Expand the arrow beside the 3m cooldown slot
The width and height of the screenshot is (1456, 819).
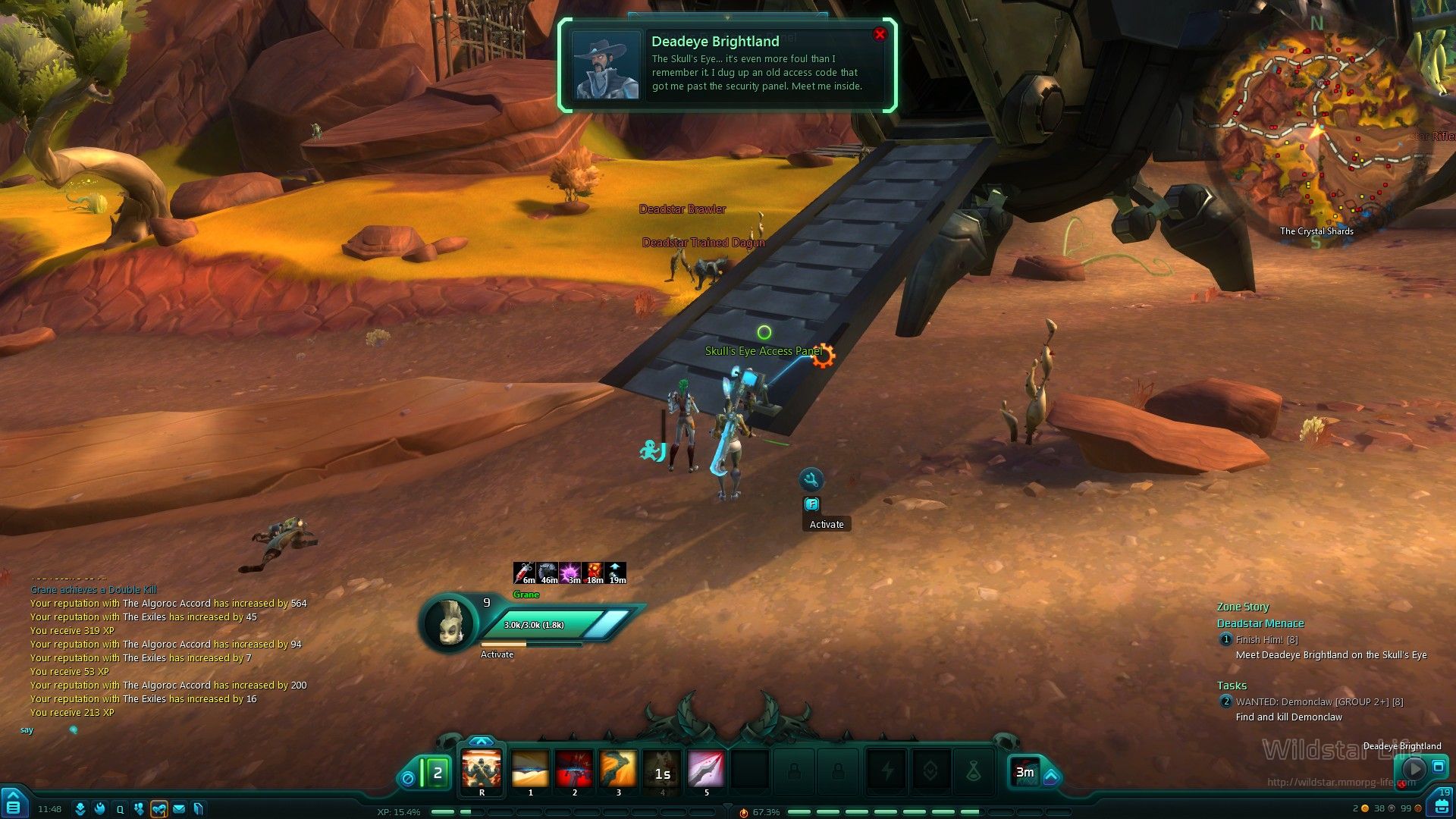coord(1051,777)
